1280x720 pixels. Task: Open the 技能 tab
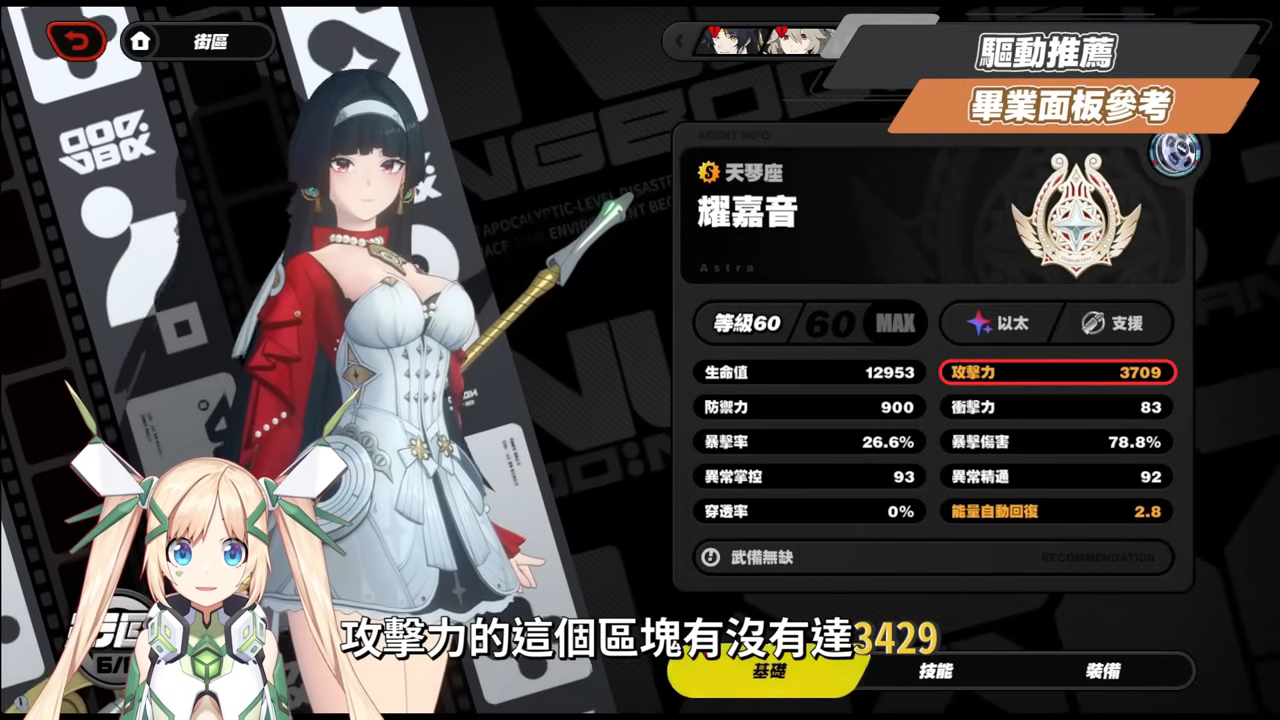pos(935,671)
